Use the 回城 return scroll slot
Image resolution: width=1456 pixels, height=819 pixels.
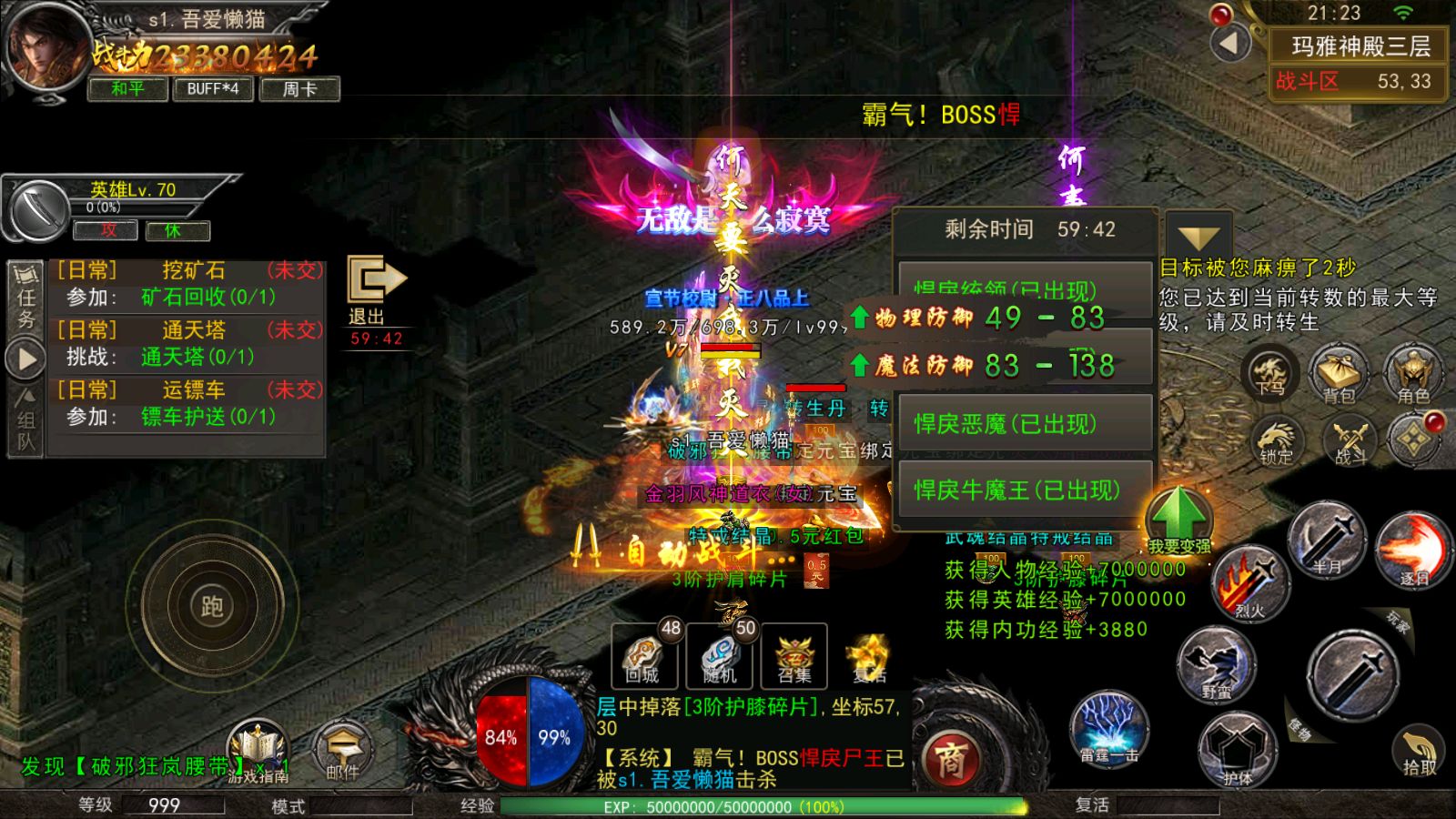[x=644, y=657]
